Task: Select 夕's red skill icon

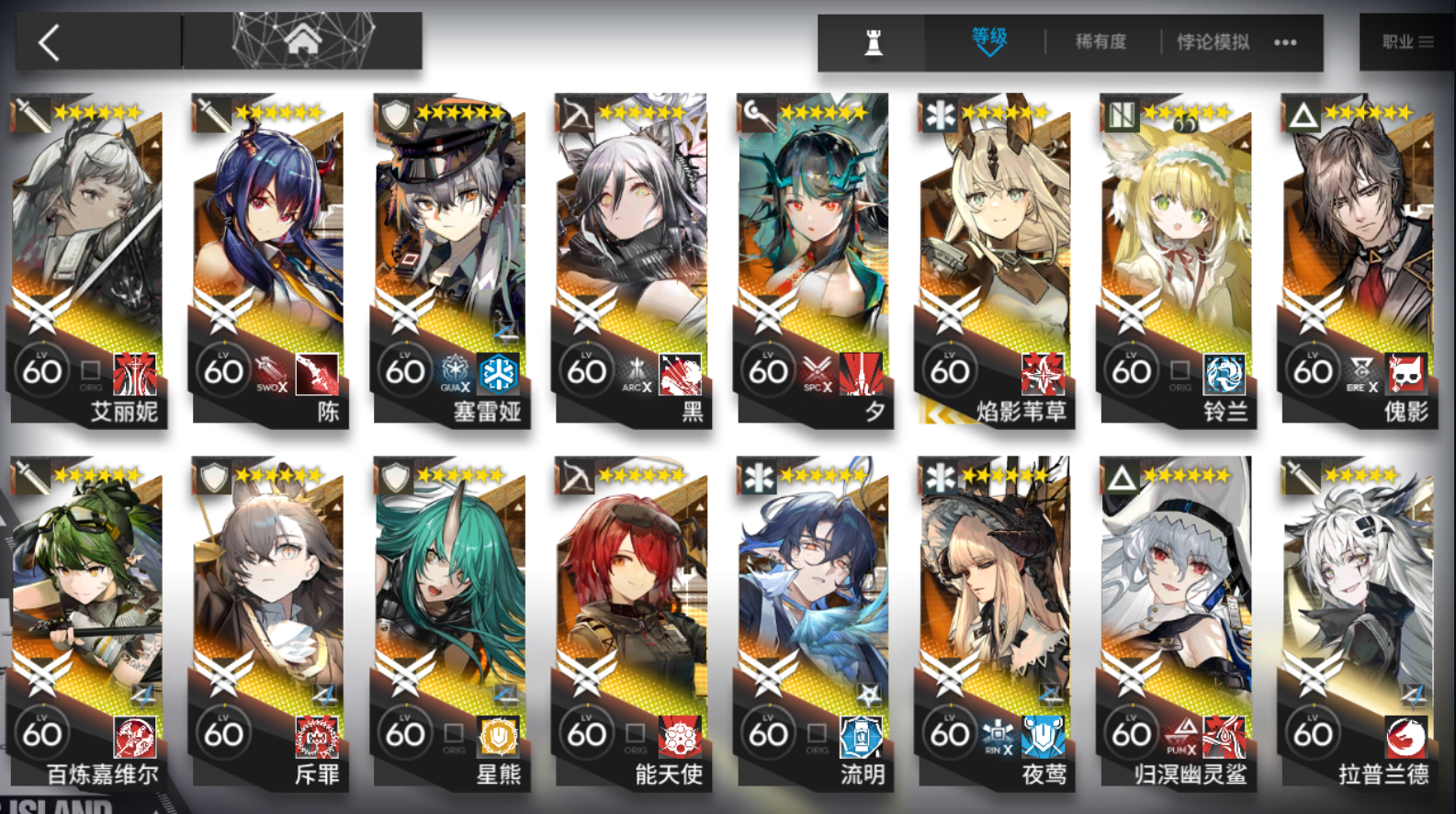Action: [862, 372]
